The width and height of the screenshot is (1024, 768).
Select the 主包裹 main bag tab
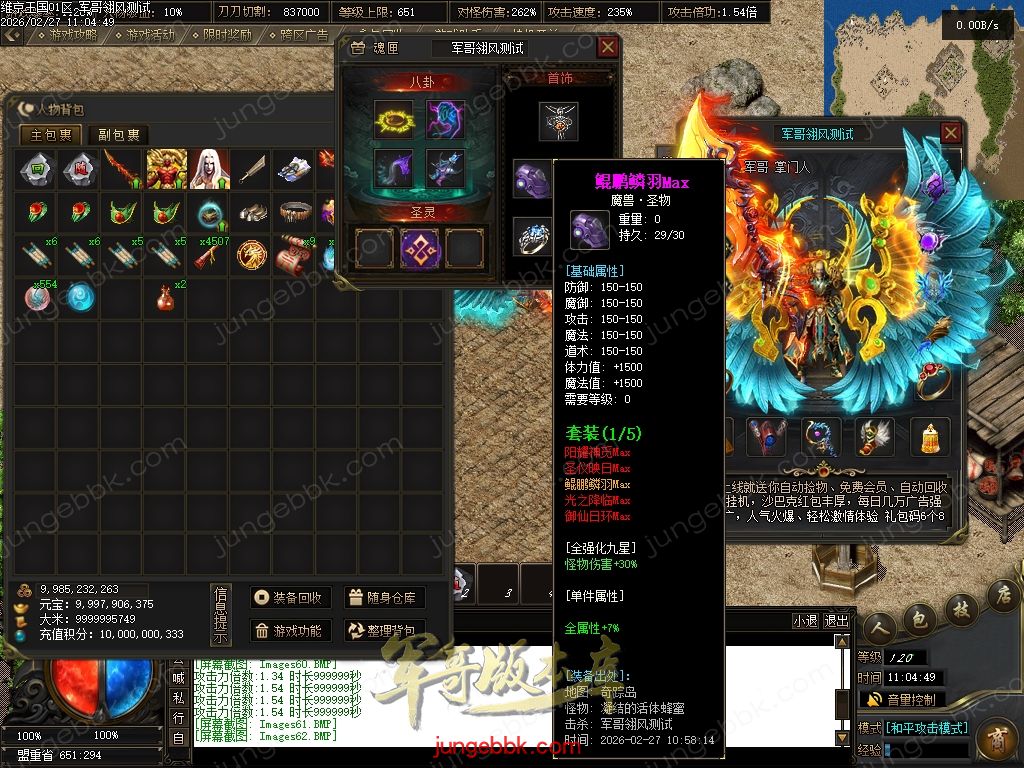tap(51, 135)
